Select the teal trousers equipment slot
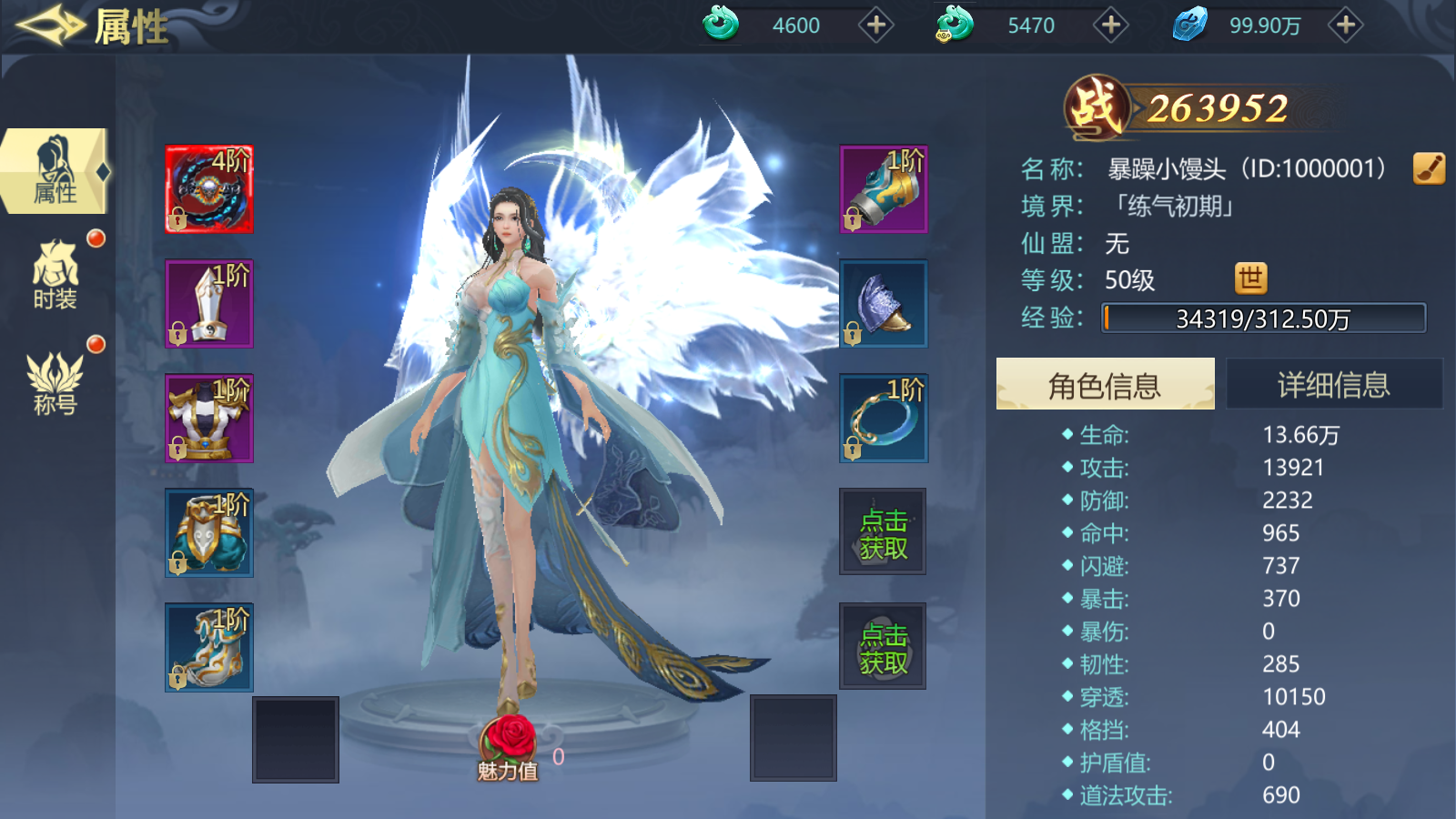 (x=209, y=533)
